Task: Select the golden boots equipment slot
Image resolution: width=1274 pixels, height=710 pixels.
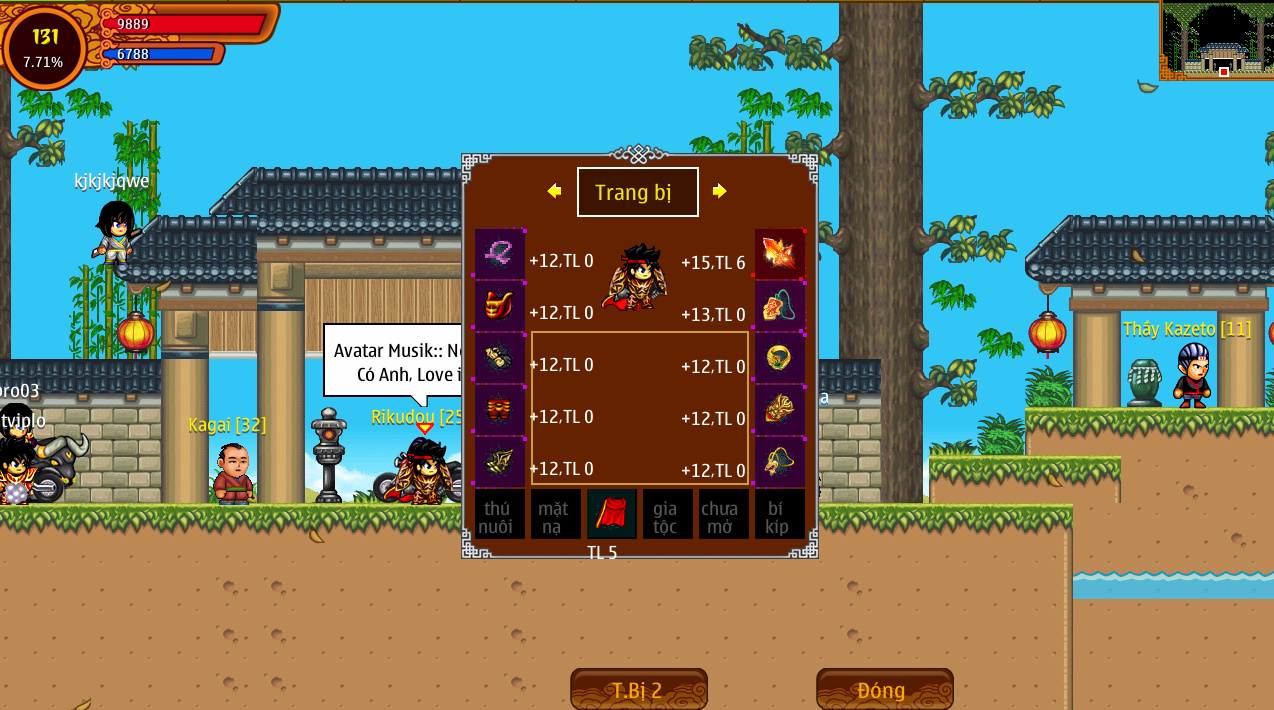Action: click(499, 462)
